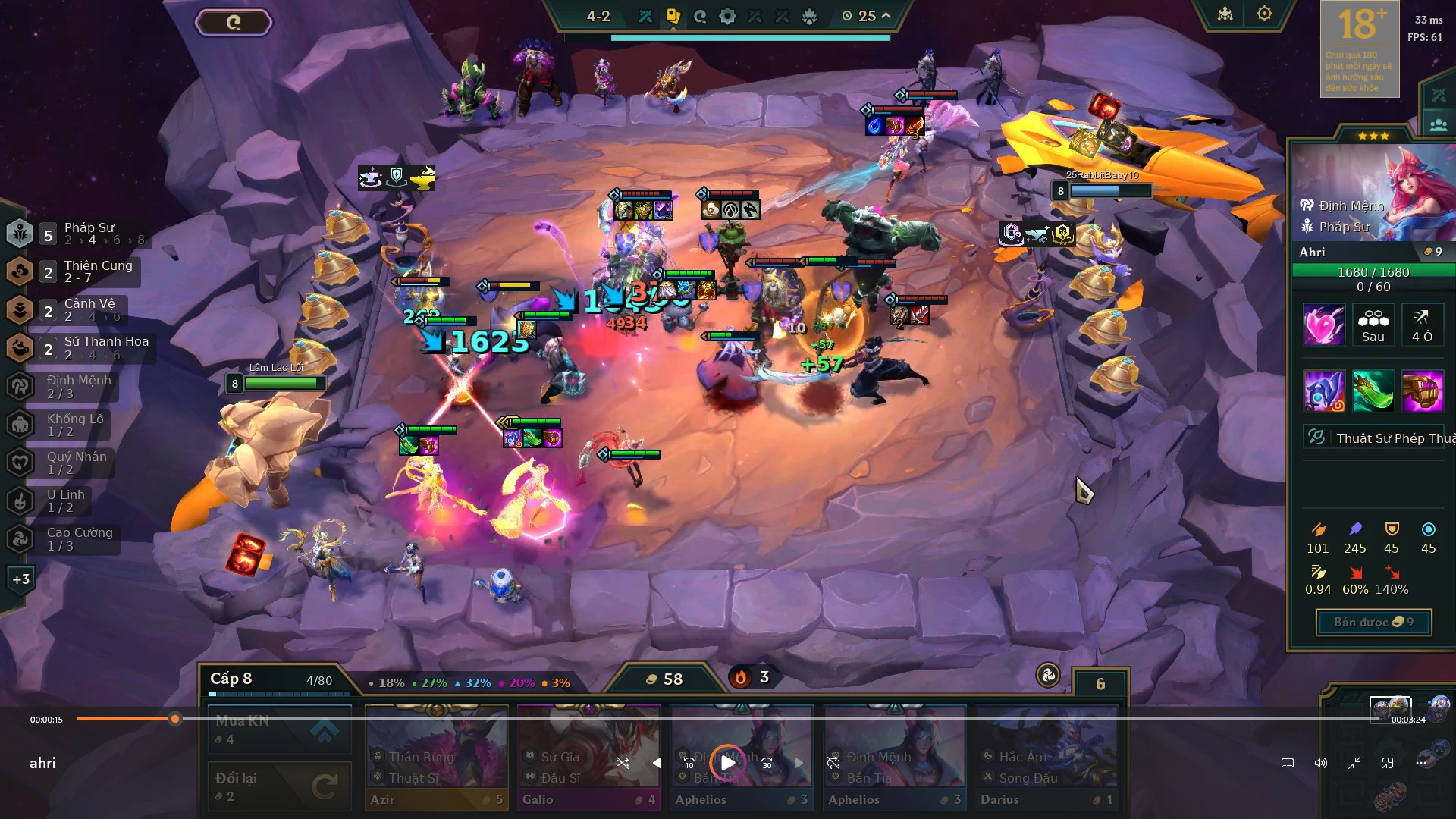This screenshot has height=819, width=1456.
Task: Select Ahri's ability heart icon
Action: [x=1324, y=325]
